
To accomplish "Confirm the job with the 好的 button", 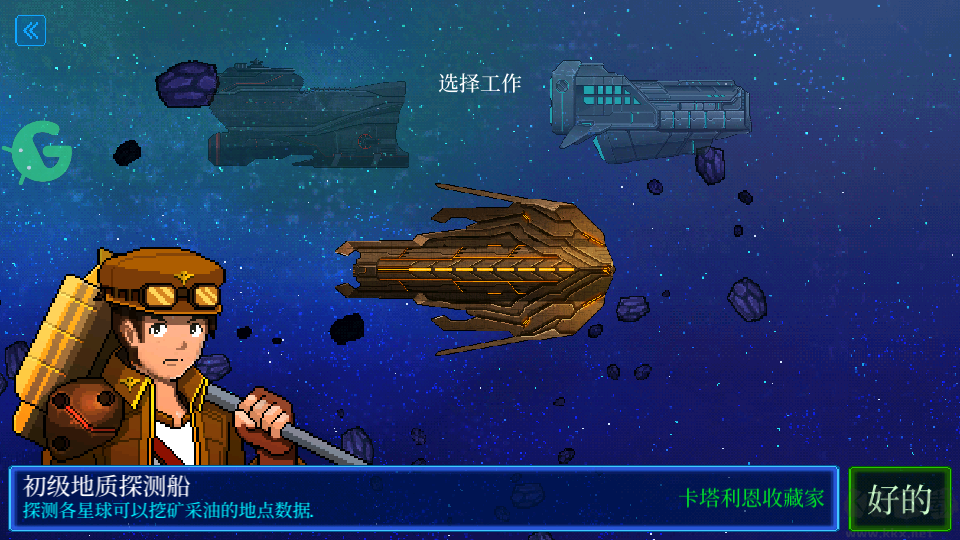I will (x=899, y=498).
